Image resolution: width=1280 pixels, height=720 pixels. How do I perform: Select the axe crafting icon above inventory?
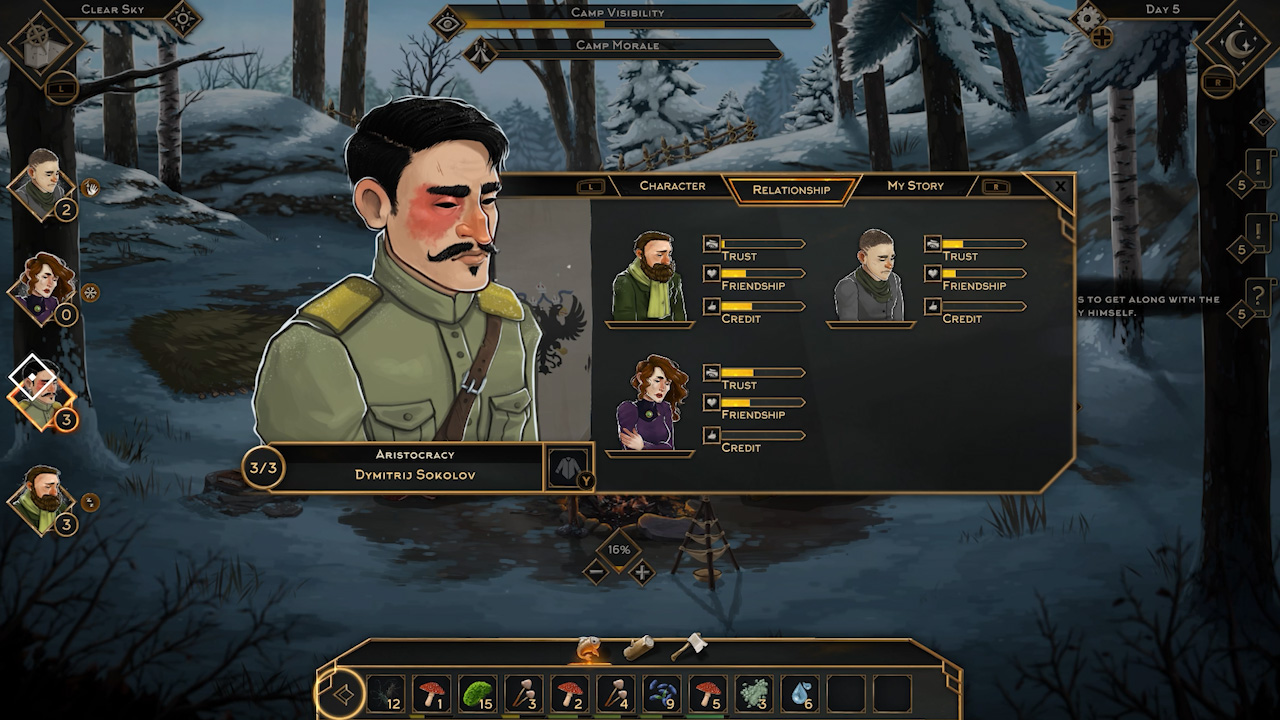[688, 646]
